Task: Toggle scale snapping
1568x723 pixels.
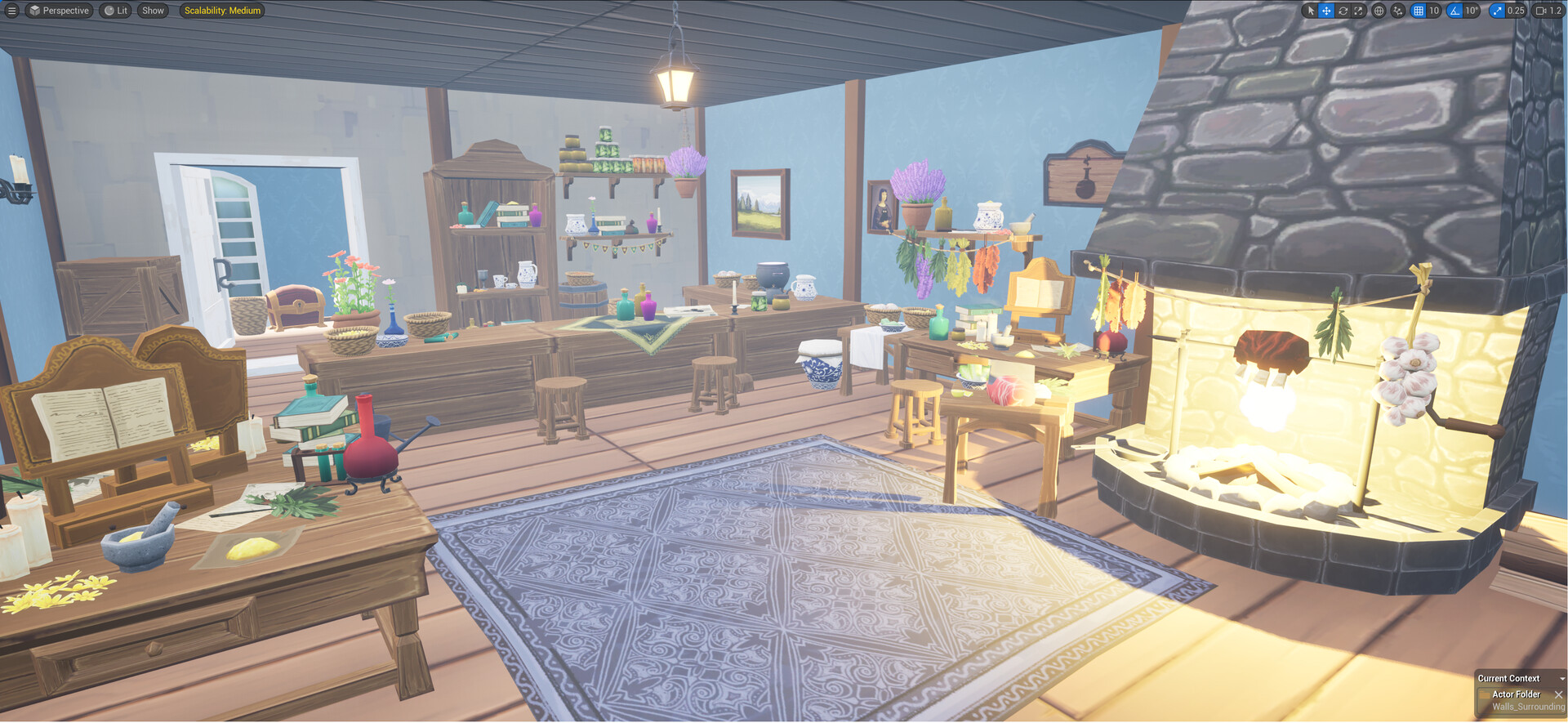Action: point(1497,11)
